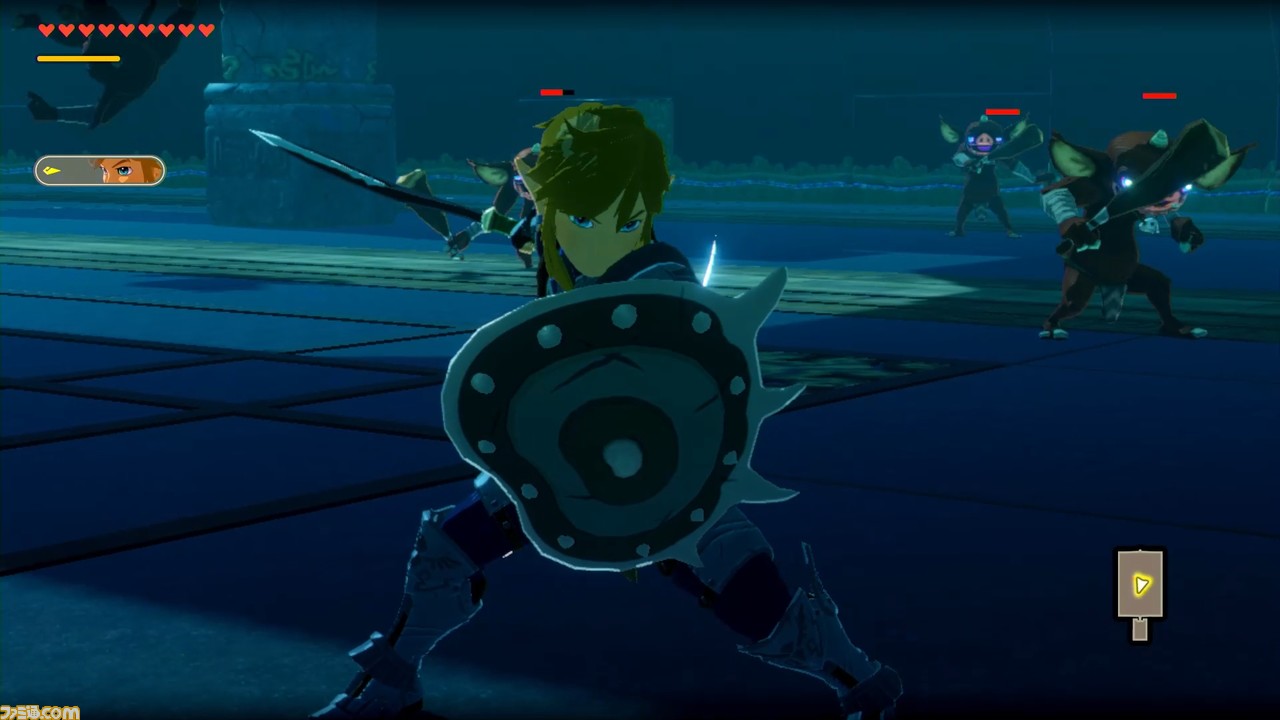1280x720 pixels.
Task: Toggle the minimap panel in the bottom right
Action: [x=1140, y=588]
